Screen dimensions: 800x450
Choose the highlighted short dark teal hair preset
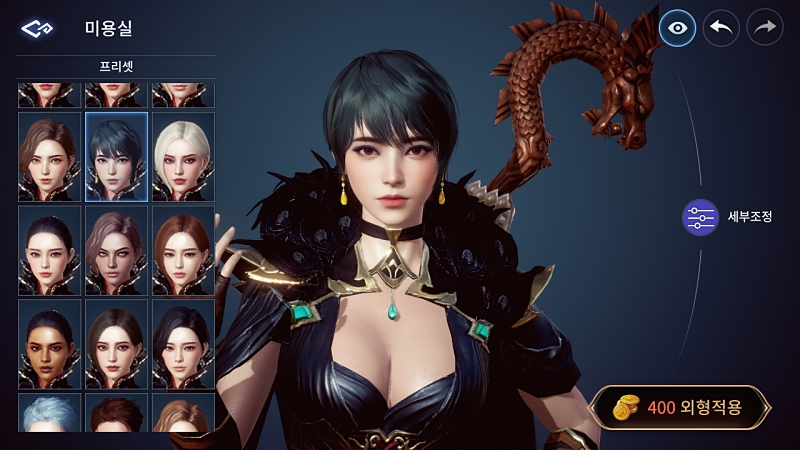[x=116, y=157]
